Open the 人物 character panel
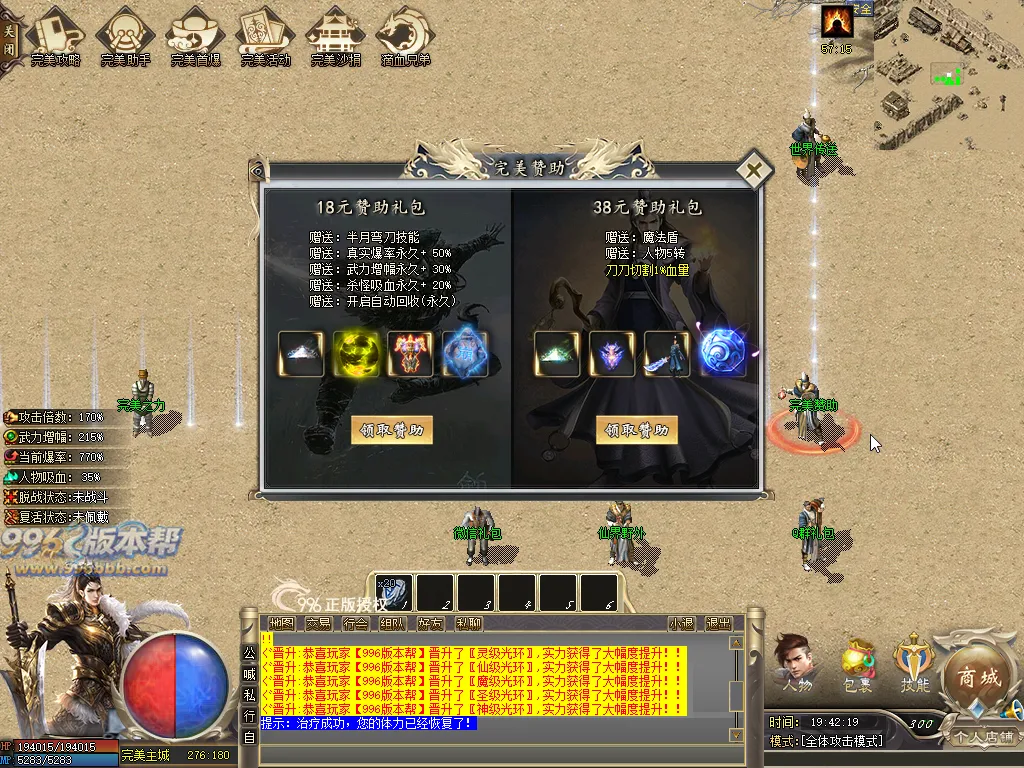The width and height of the screenshot is (1024, 768). pos(797,663)
